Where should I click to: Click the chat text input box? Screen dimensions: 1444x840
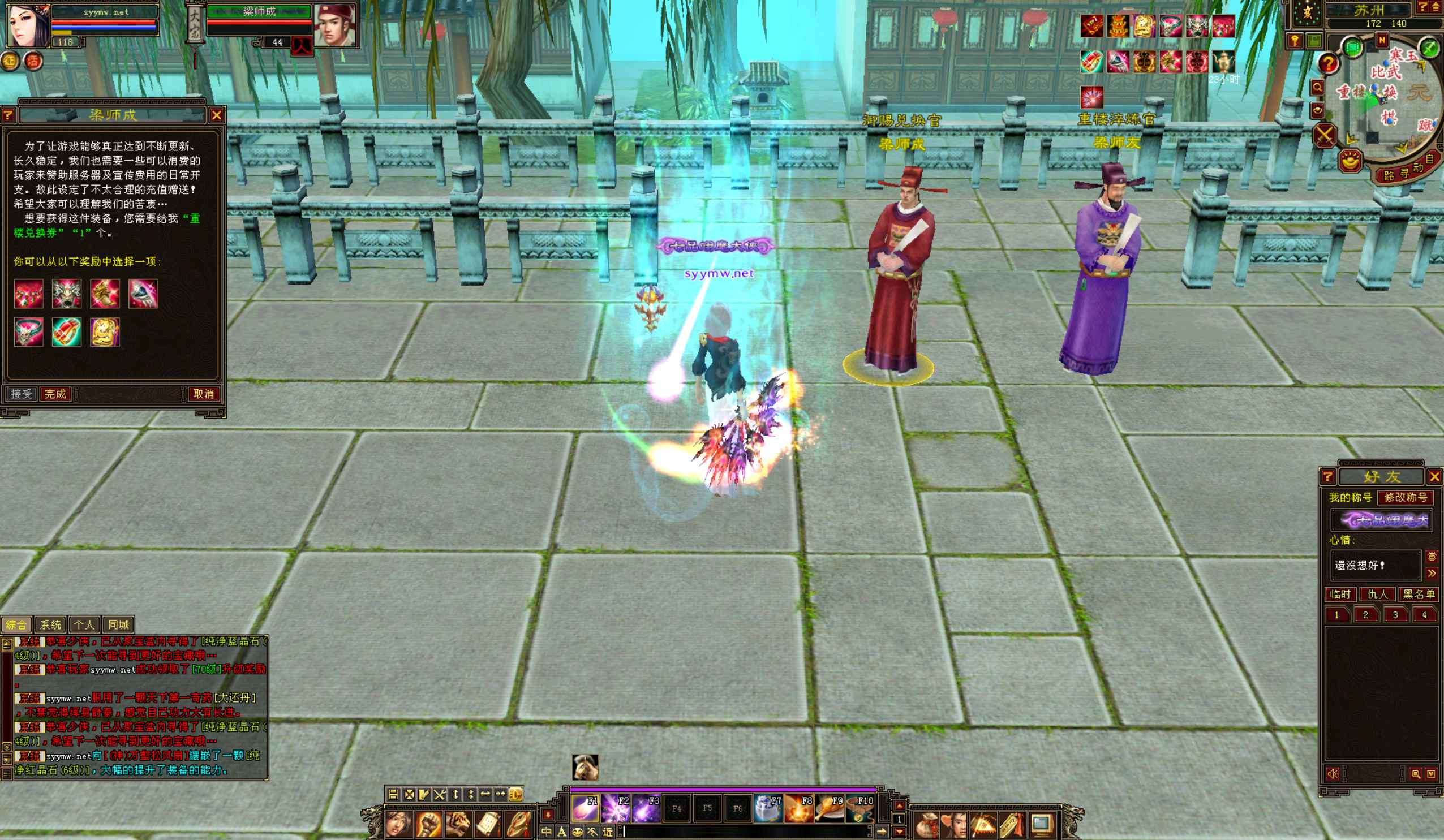click(x=745, y=832)
